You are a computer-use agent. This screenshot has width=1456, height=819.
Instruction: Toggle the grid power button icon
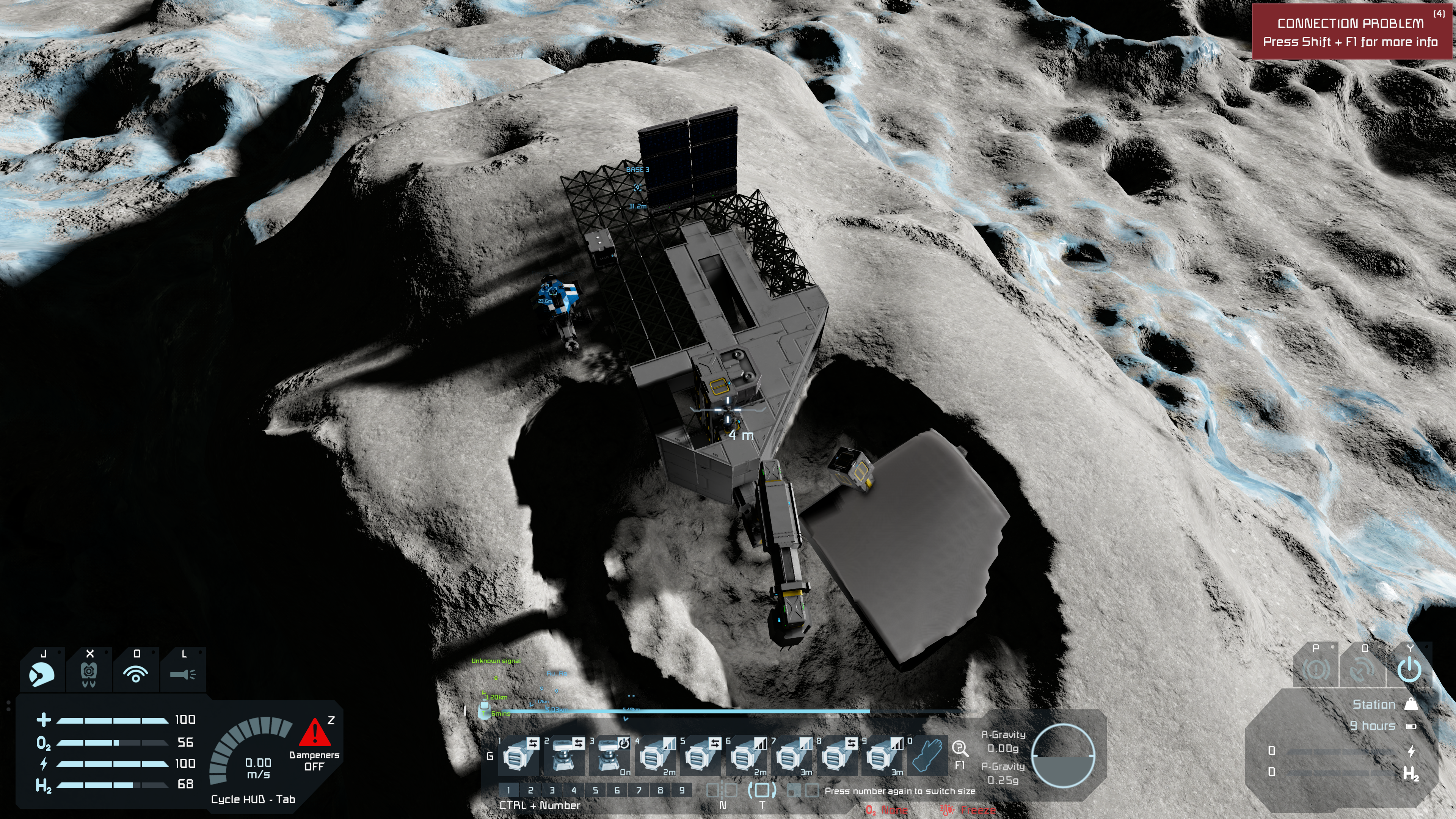pos(1409,670)
